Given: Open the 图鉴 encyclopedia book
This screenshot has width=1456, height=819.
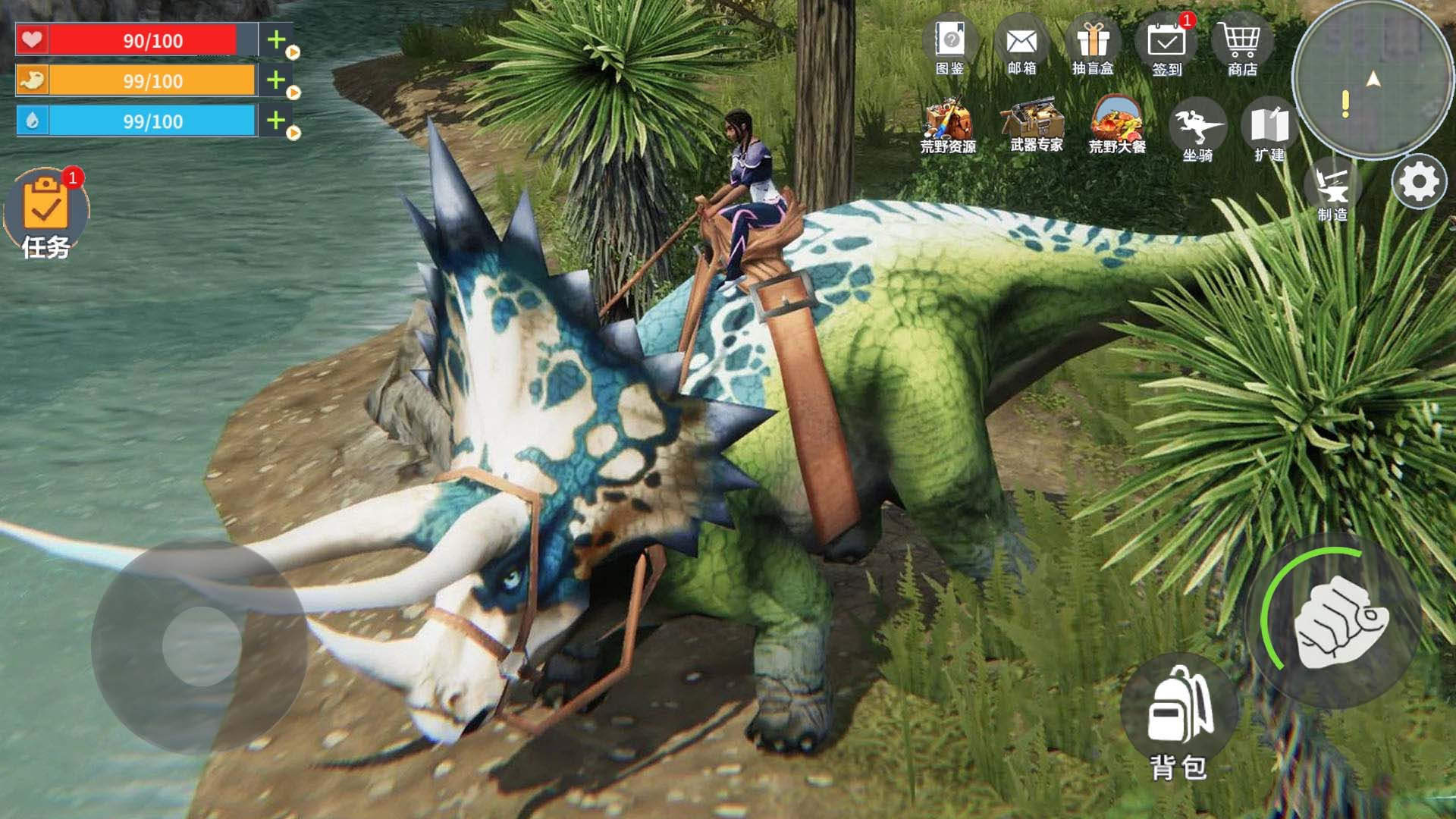Looking at the screenshot, I should [949, 44].
